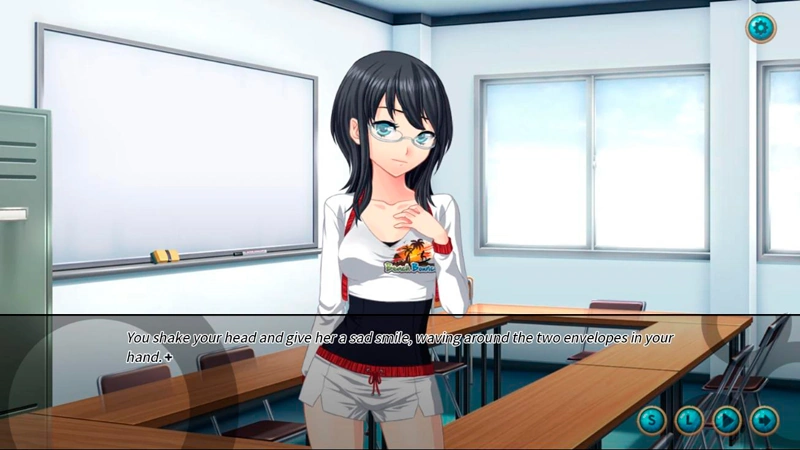Open the L load button
This screenshot has width=800, height=450.
point(689,419)
